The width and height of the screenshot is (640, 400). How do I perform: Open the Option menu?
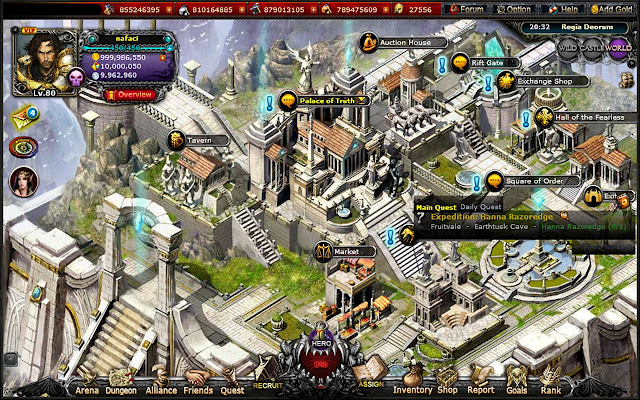(x=516, y=9)
